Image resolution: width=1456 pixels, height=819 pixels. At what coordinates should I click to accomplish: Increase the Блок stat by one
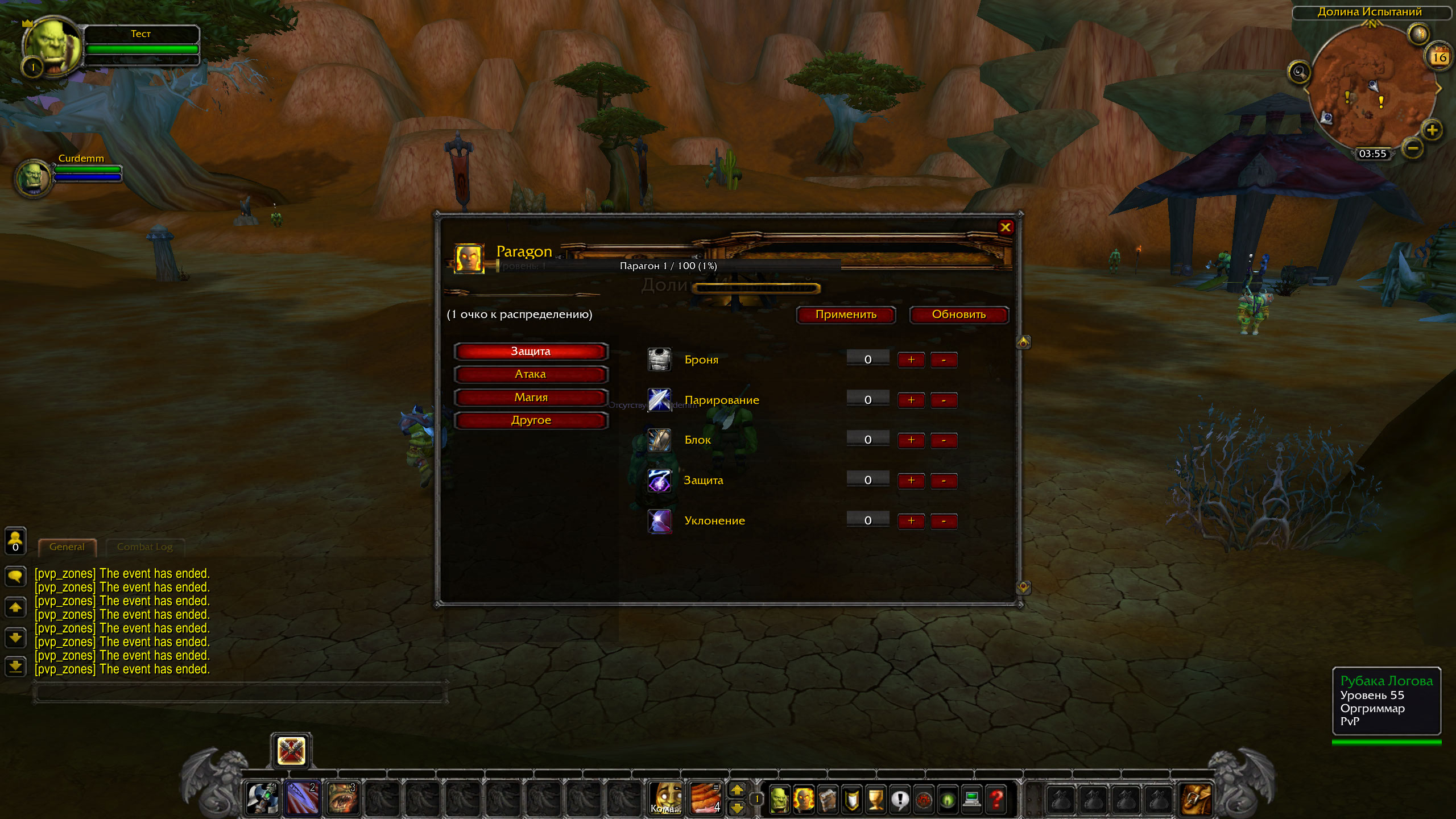[x=911, y=440]
